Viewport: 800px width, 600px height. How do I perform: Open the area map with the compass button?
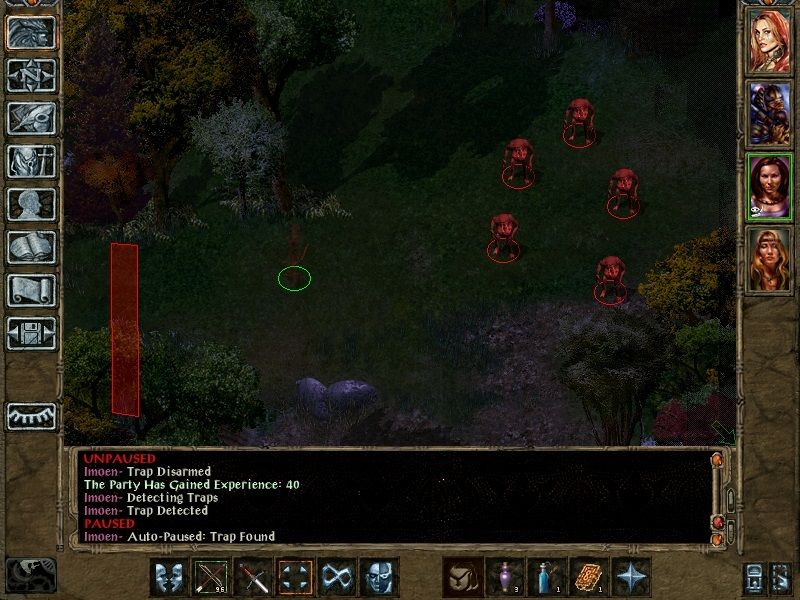31,76
